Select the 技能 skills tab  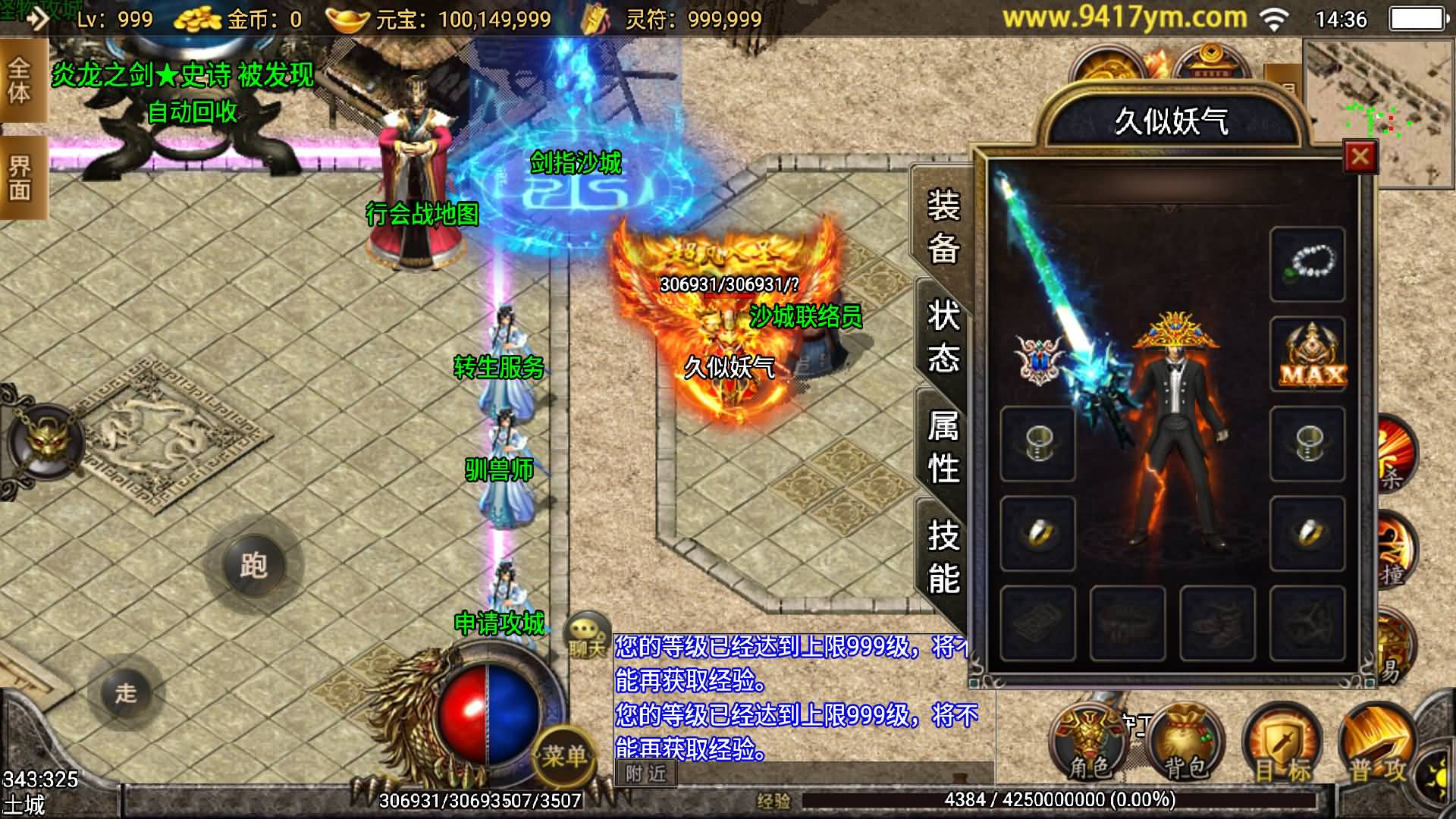[x=943, y=557]
